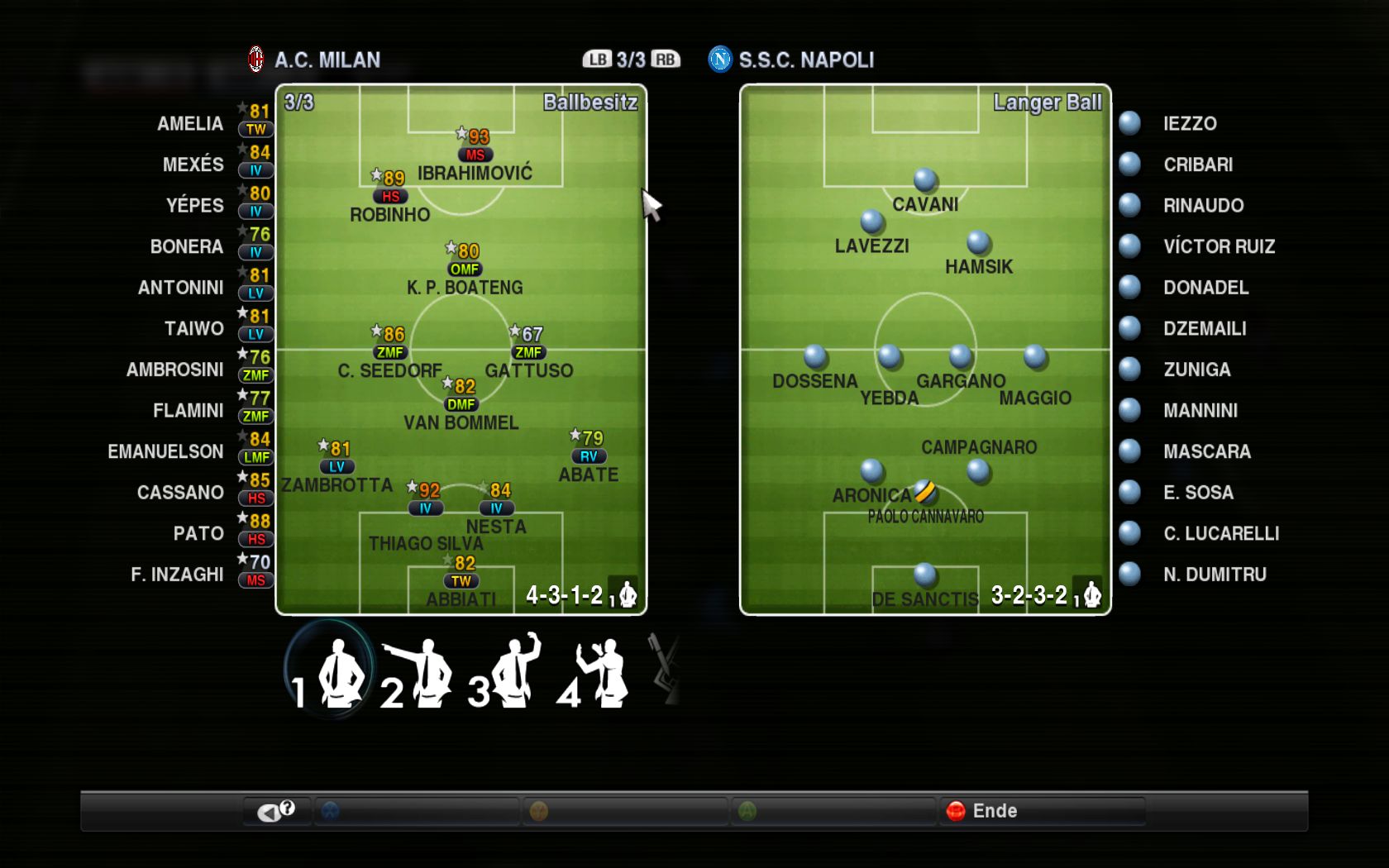Pick F. Inzaghi from the bench
The image size is (1389, 868).
tap(177, 575)
